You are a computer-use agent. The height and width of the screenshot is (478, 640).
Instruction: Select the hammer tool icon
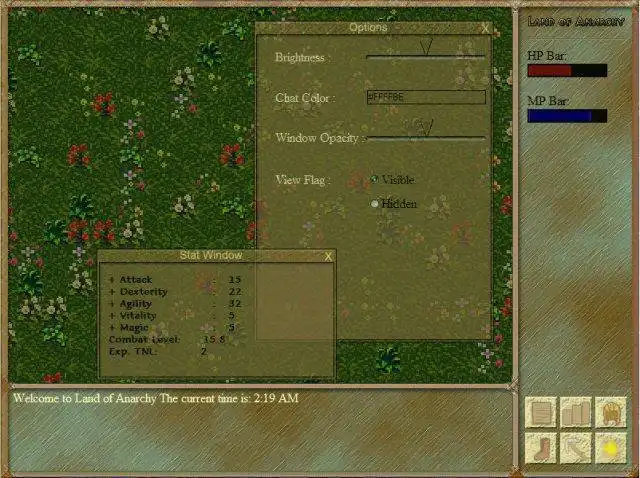click(x=576, y=447)
